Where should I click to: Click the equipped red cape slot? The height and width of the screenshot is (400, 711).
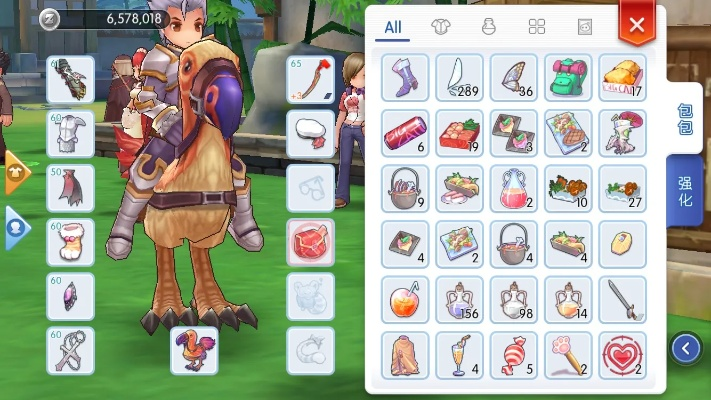(70, 187)
